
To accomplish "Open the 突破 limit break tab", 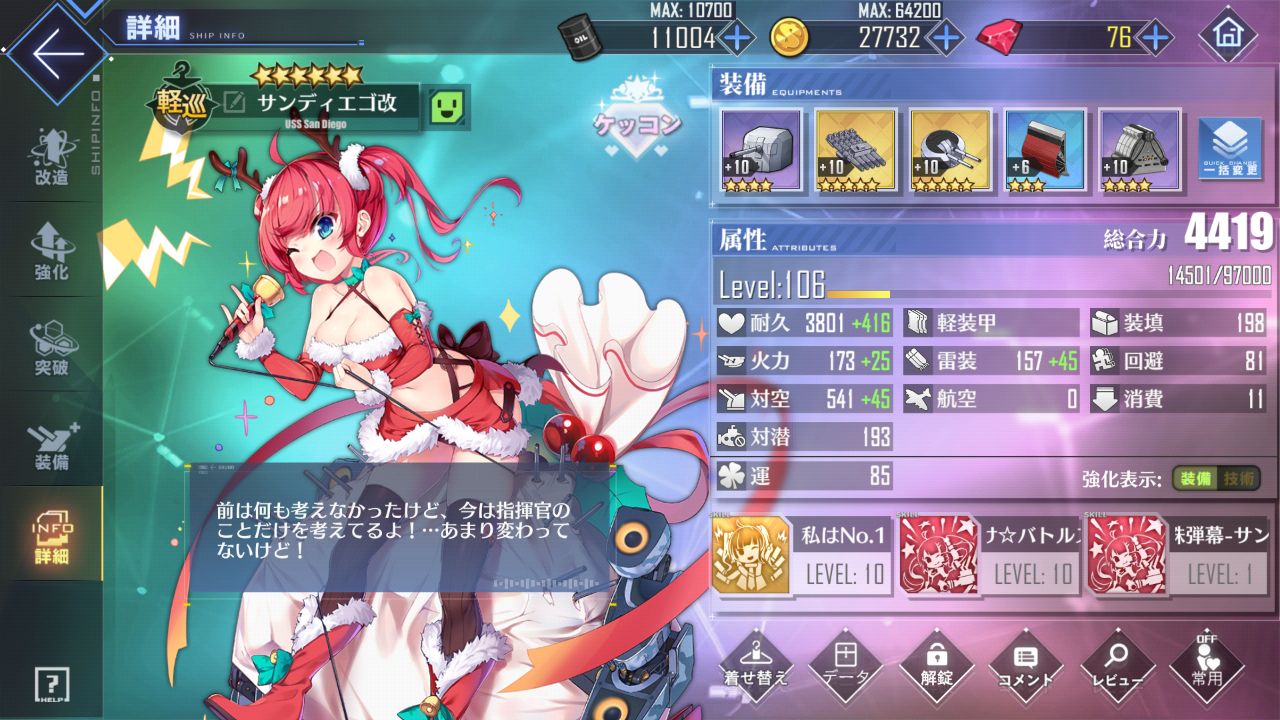I will 51,346.
